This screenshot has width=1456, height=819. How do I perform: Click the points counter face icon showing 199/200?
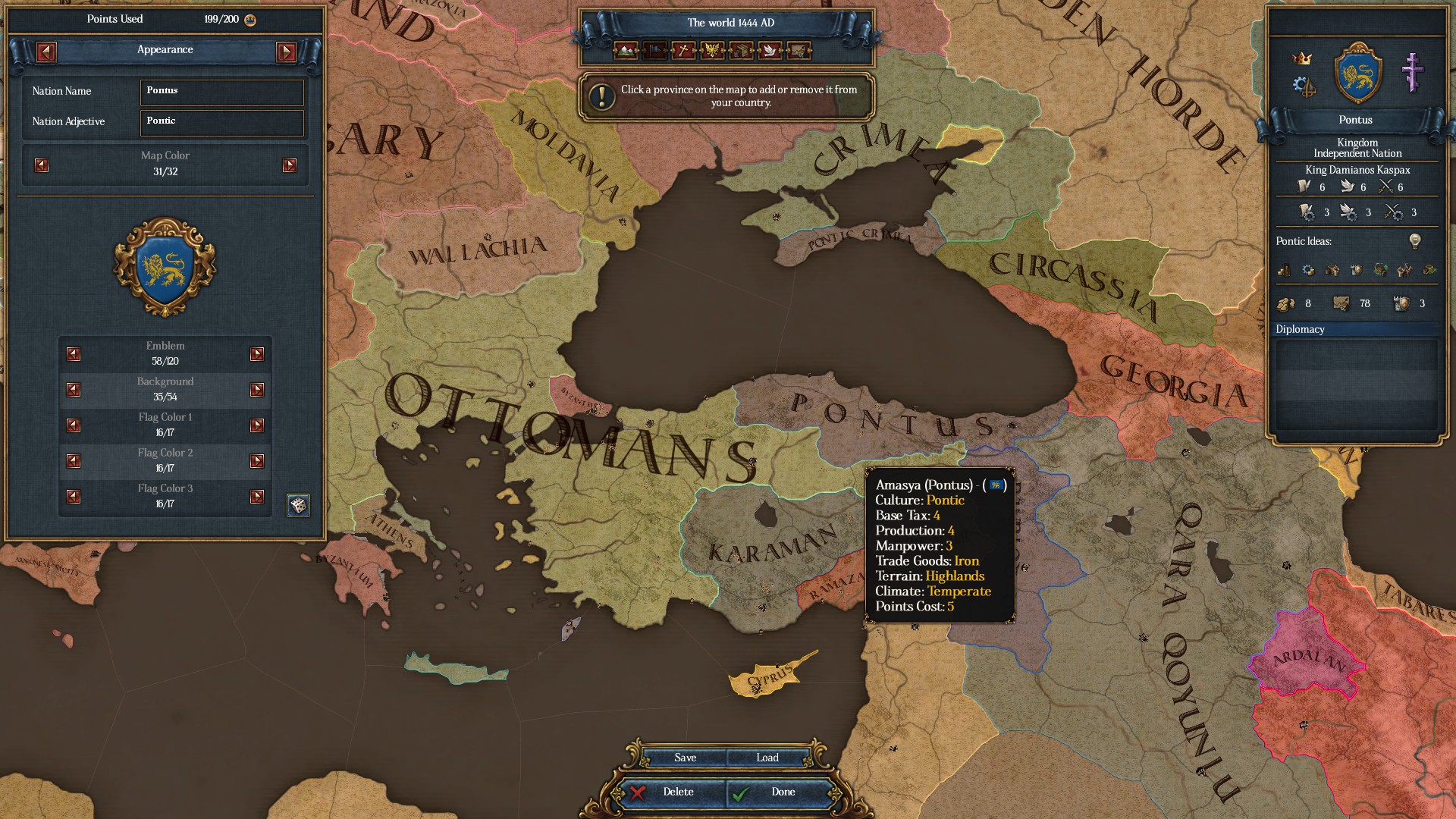(x=250, y=20)
